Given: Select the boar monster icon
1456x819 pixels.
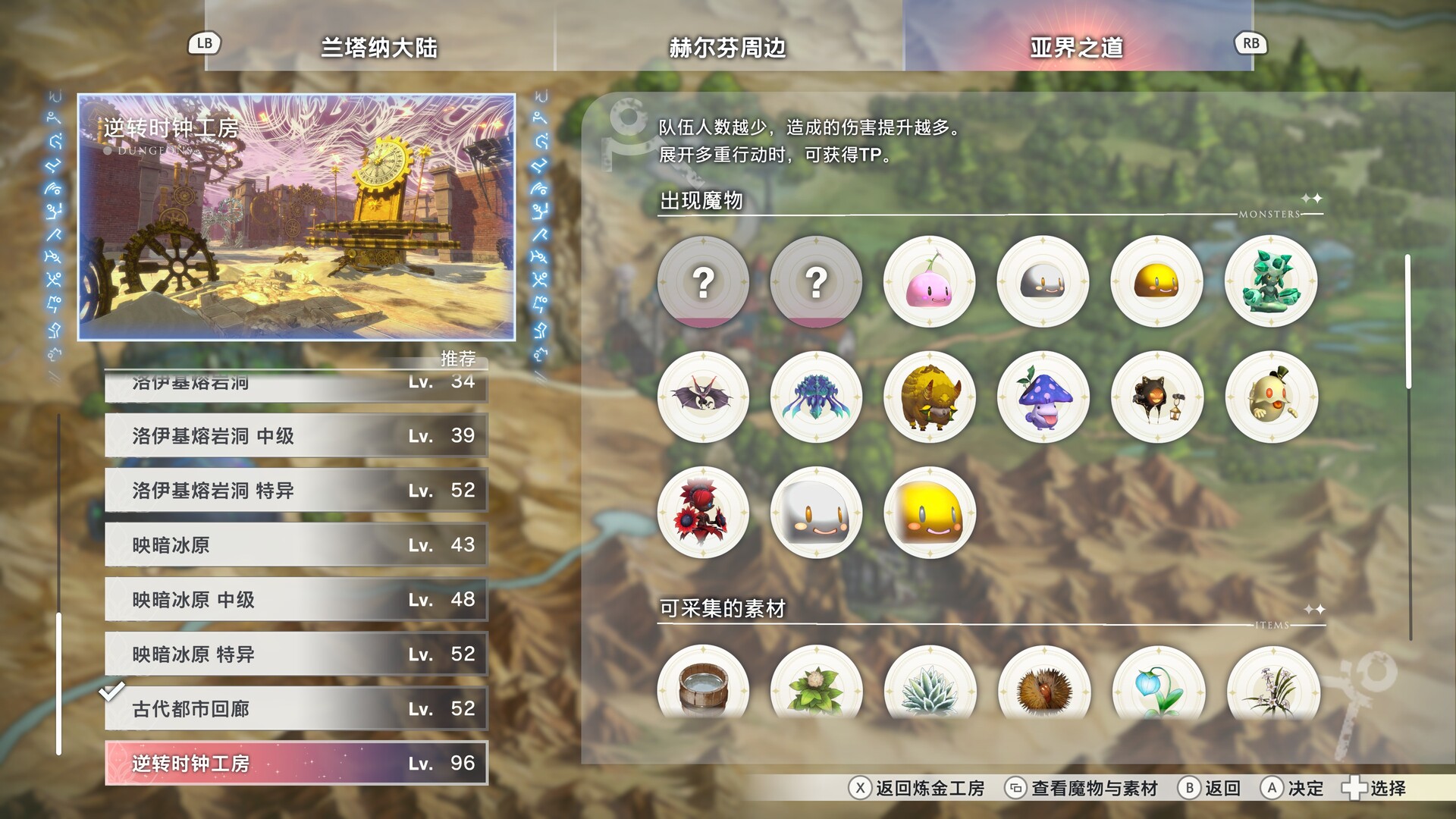Looking at the screenshot, I should point(930,397).
